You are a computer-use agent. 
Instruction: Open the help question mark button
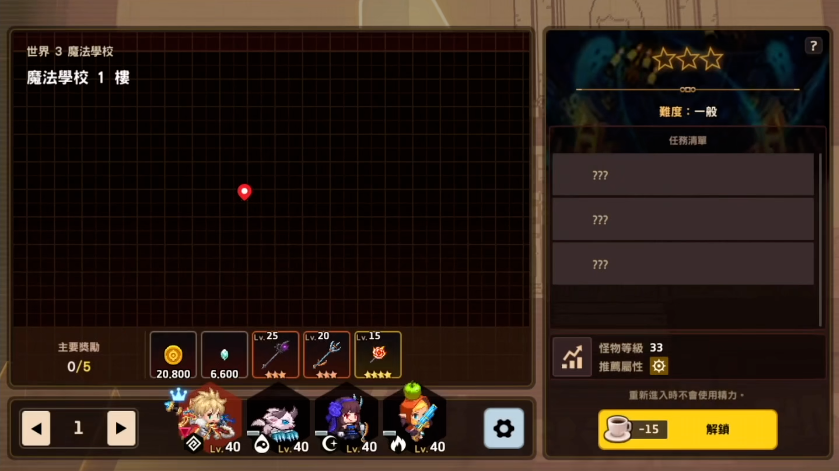pyautogui.click(x=812, y=46)
